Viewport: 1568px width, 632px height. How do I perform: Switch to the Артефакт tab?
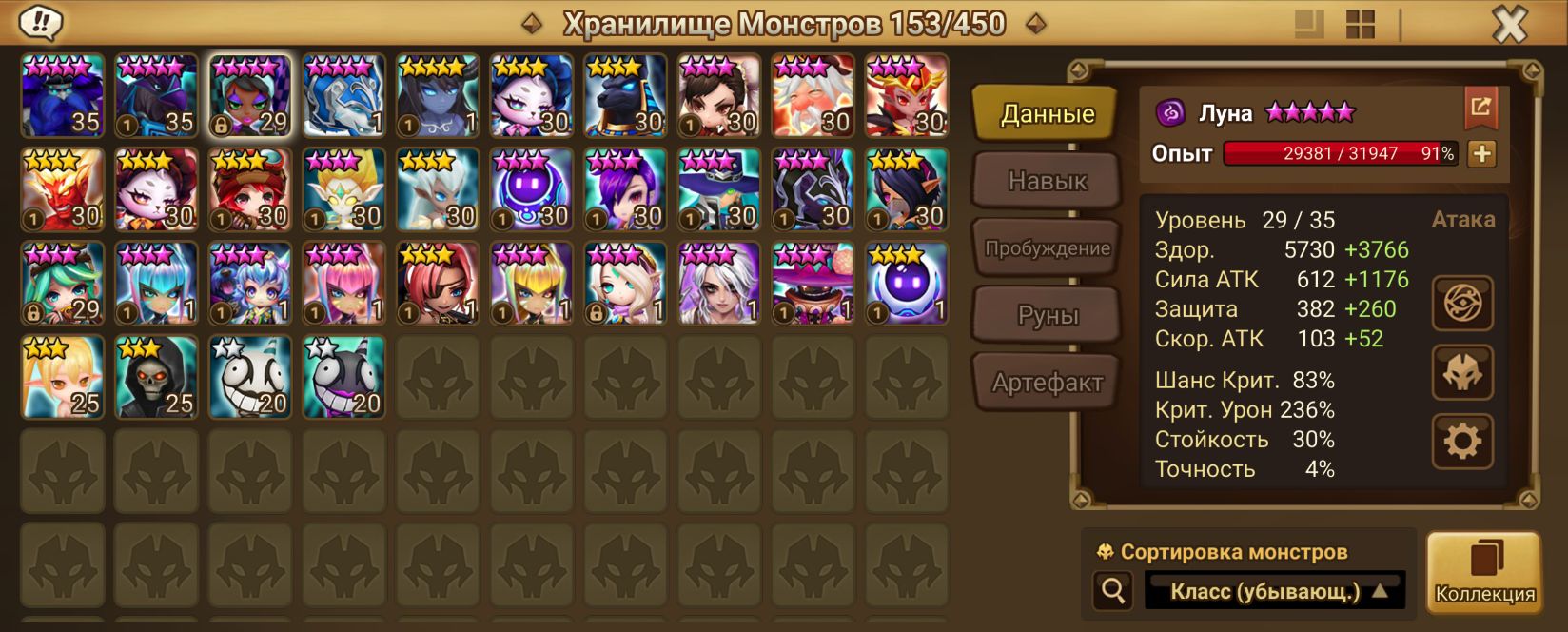pyautogui.click(x=1047, y=383)
